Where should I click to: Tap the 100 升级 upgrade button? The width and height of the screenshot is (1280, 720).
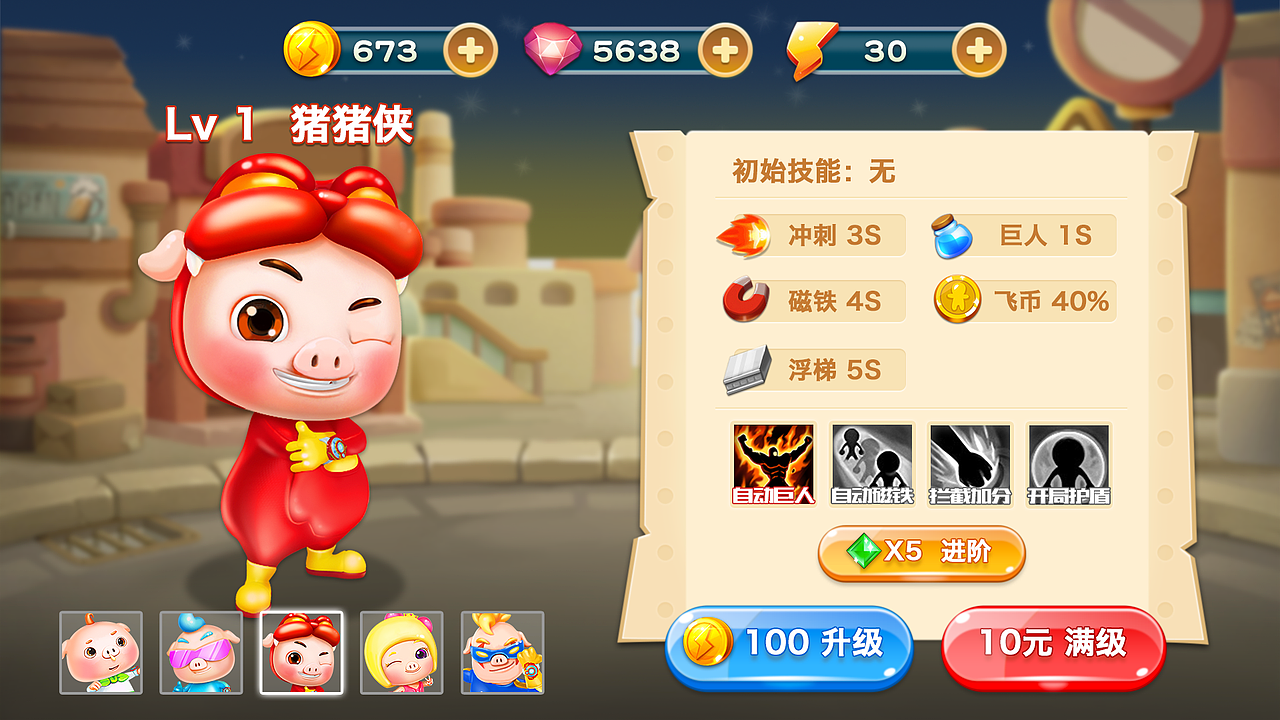790,647
